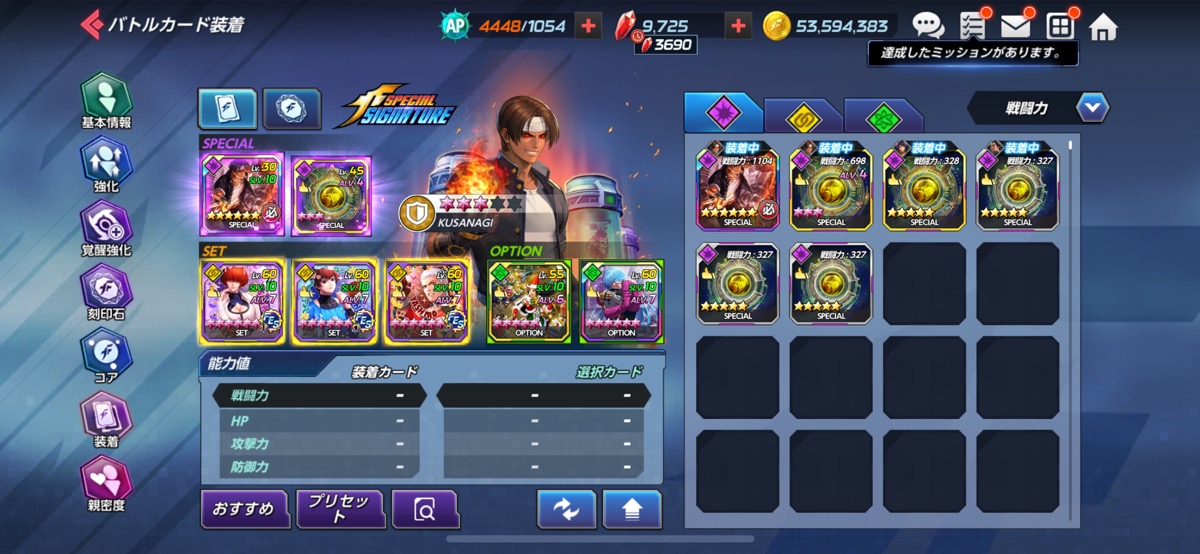1200x554 pixels.
Task: Open the mission checklist icon
Action: tap(972, 26)
